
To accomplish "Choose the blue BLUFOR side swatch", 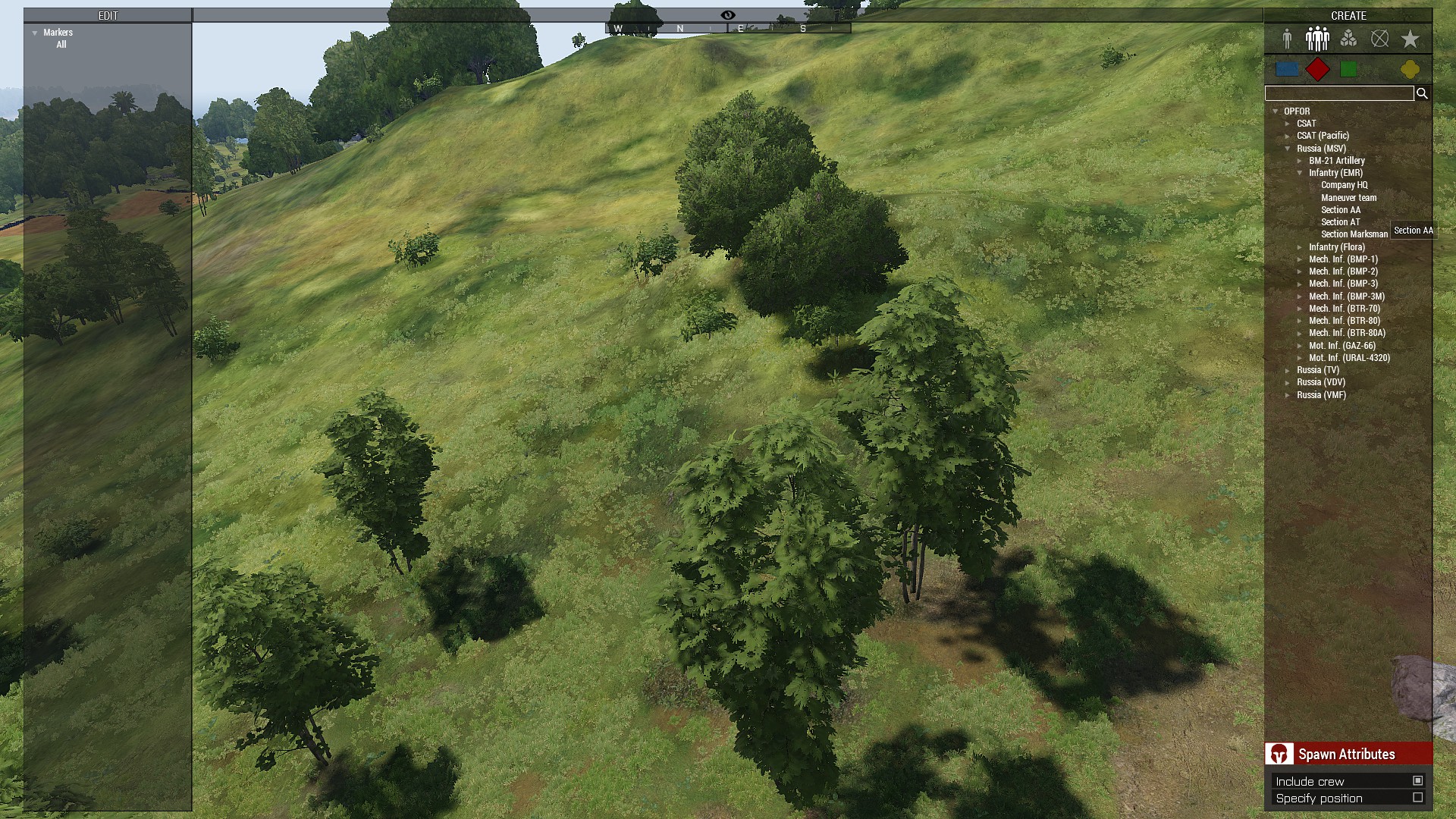I will click(x=1287, y=70).
